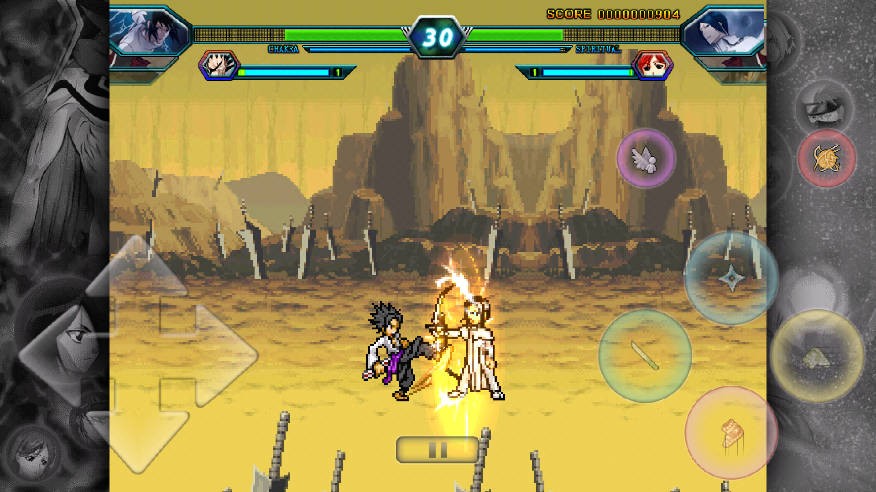Viewport: 876px width, 492px height.
Task: Trigger the red round emblem button
Action: click(x=826, y=158)
